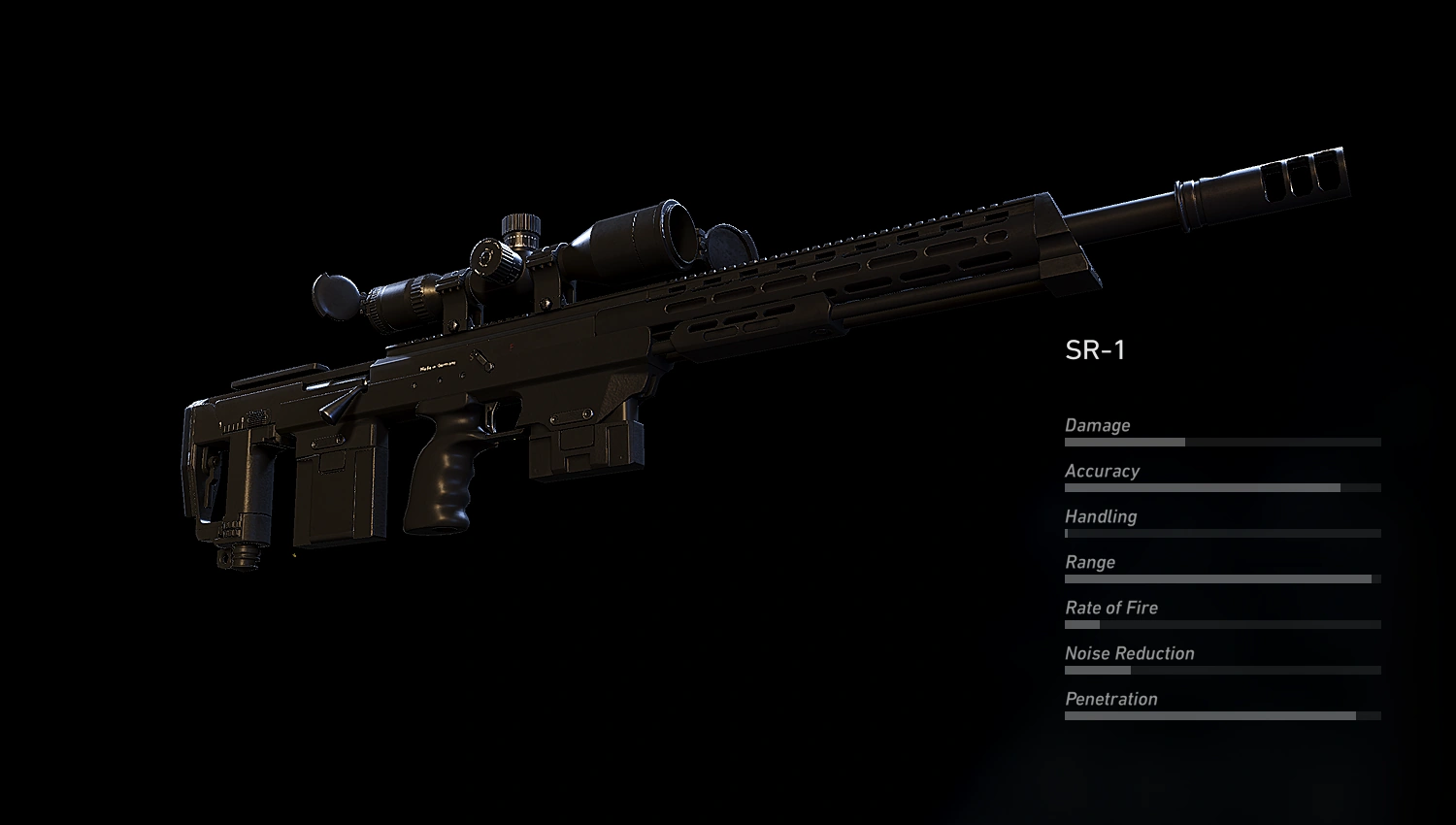The height and width of the screenshot is (825, 1456).
Task: Click the Range stat label
Action: coord(1089,562)
